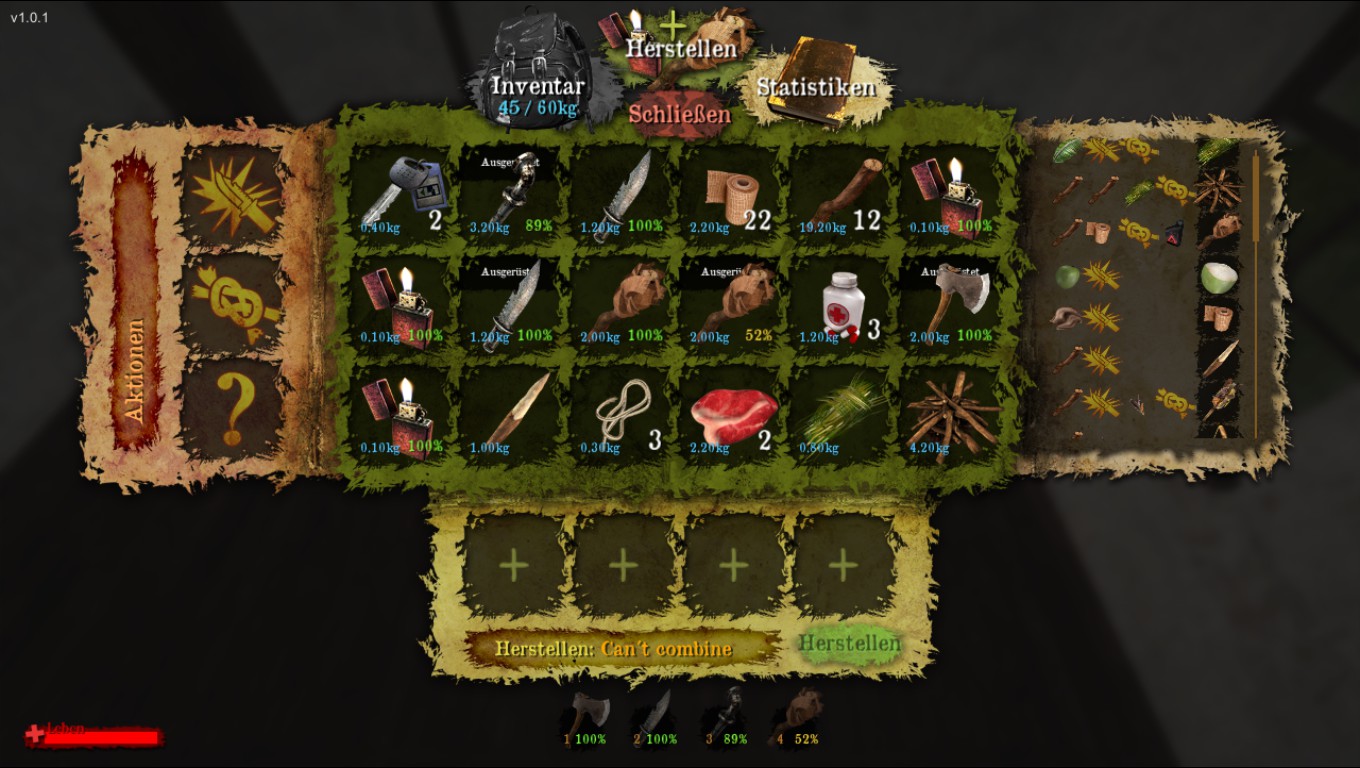Viewport: 1360px width, 768px height.
Task: Select the car key item slot
Action: click(402, 194)
